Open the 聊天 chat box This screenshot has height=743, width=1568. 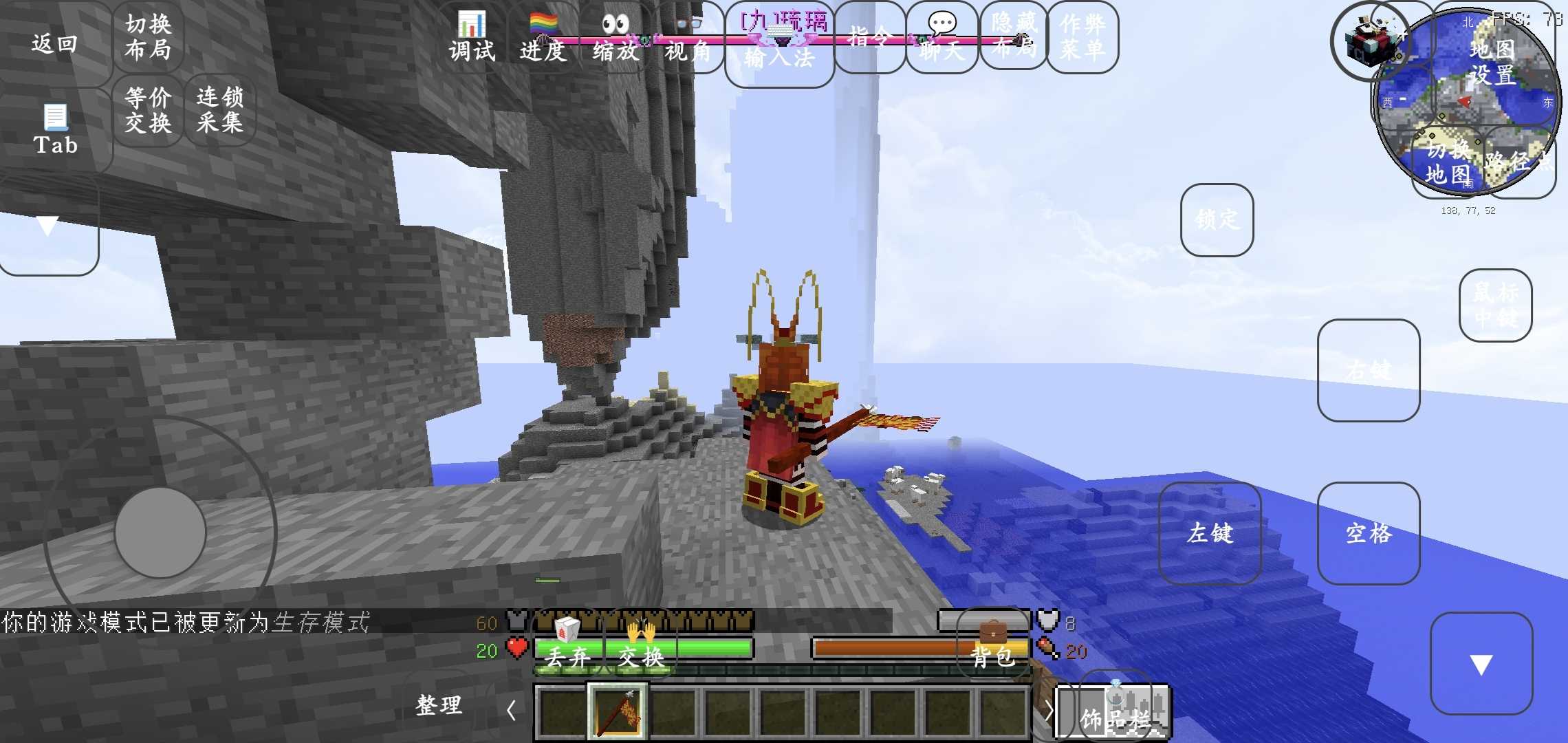[x=942, y=37]
